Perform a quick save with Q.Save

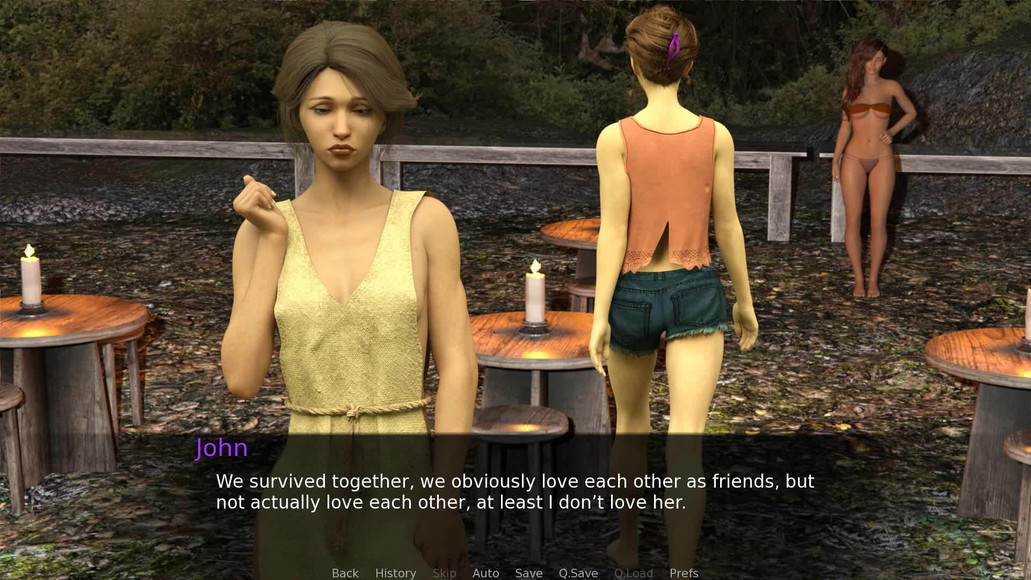(x=578, y=573)
